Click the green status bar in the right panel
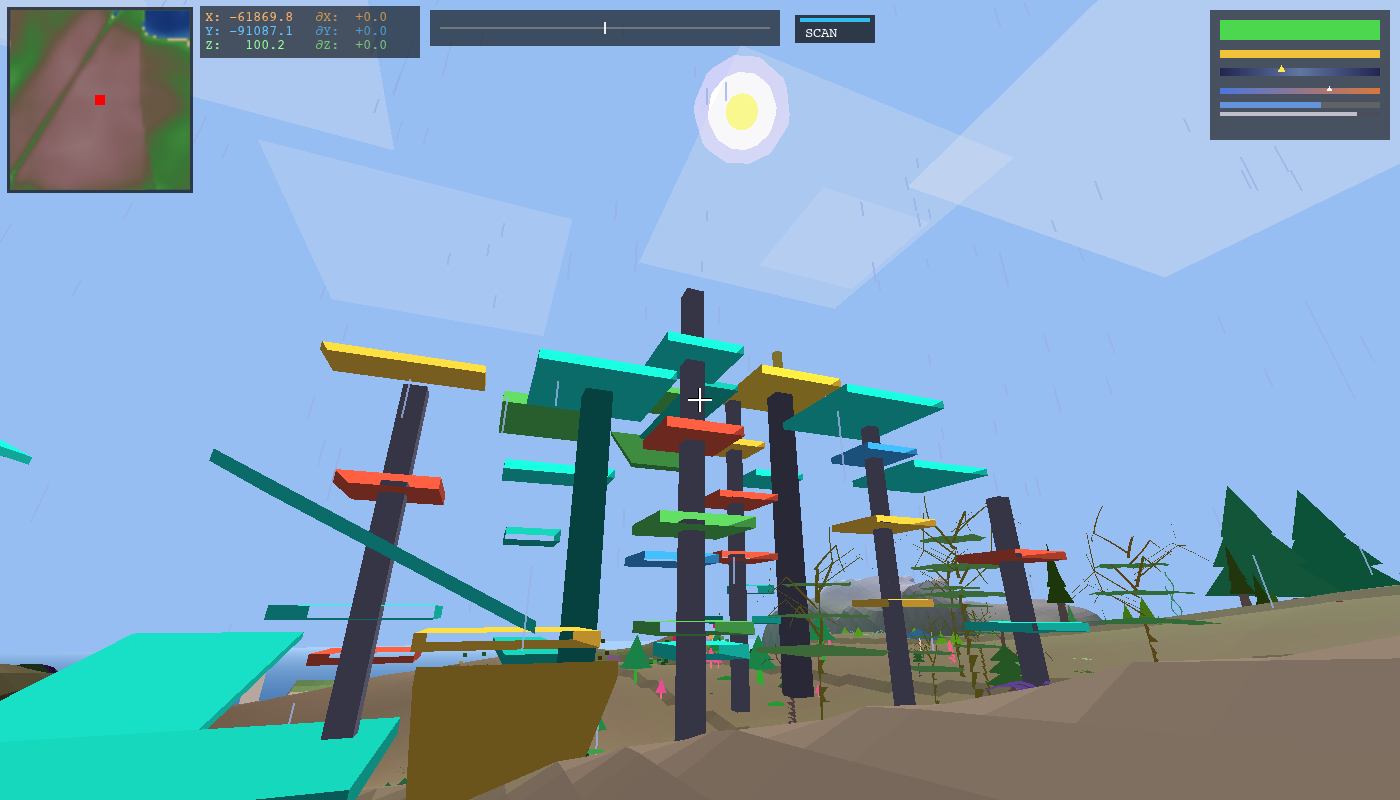Image resolution: width=1400 pixels, height=800 pixels. click(1299, 32)
